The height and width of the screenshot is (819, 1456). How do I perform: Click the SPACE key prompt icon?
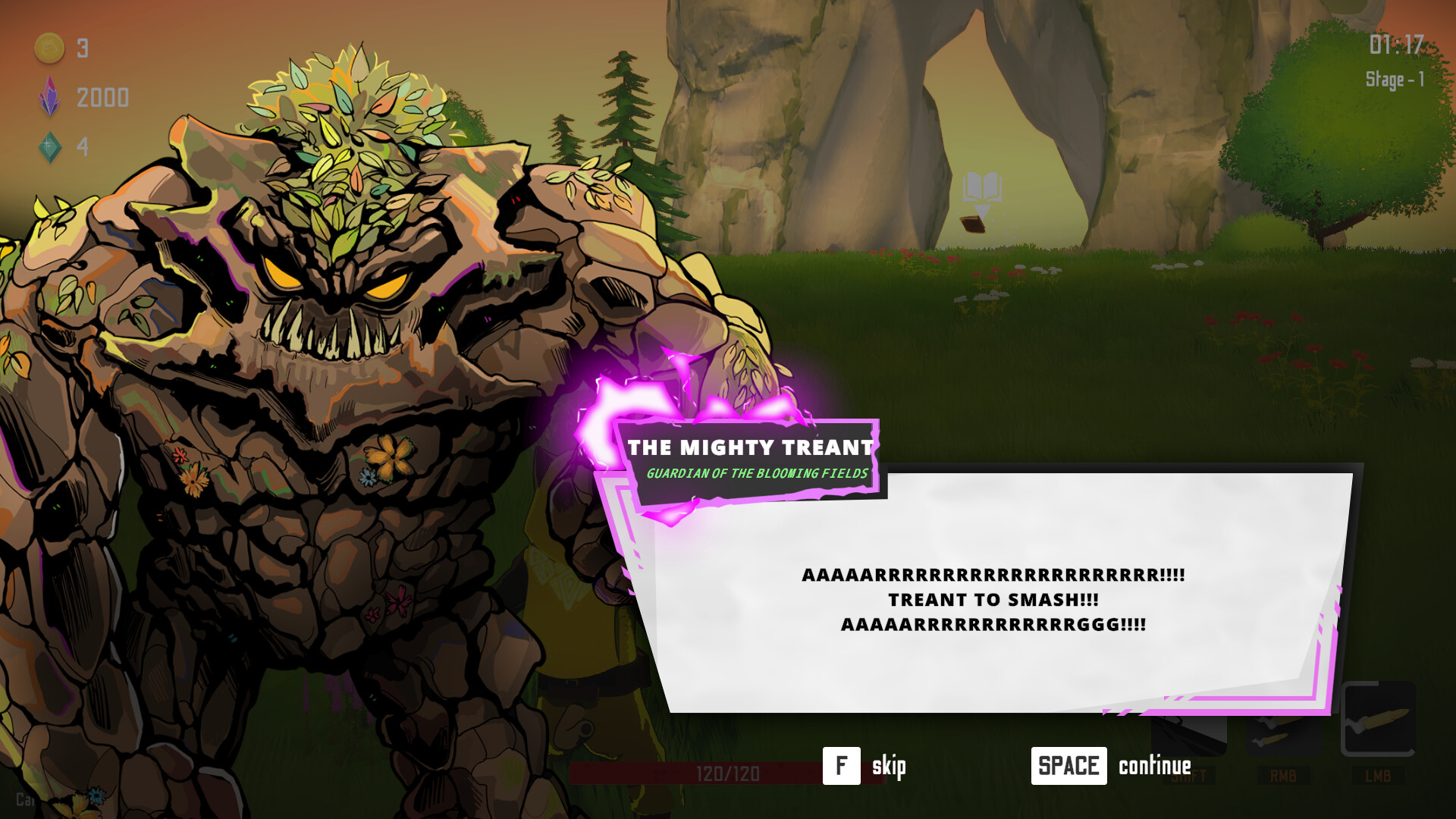1069,765
